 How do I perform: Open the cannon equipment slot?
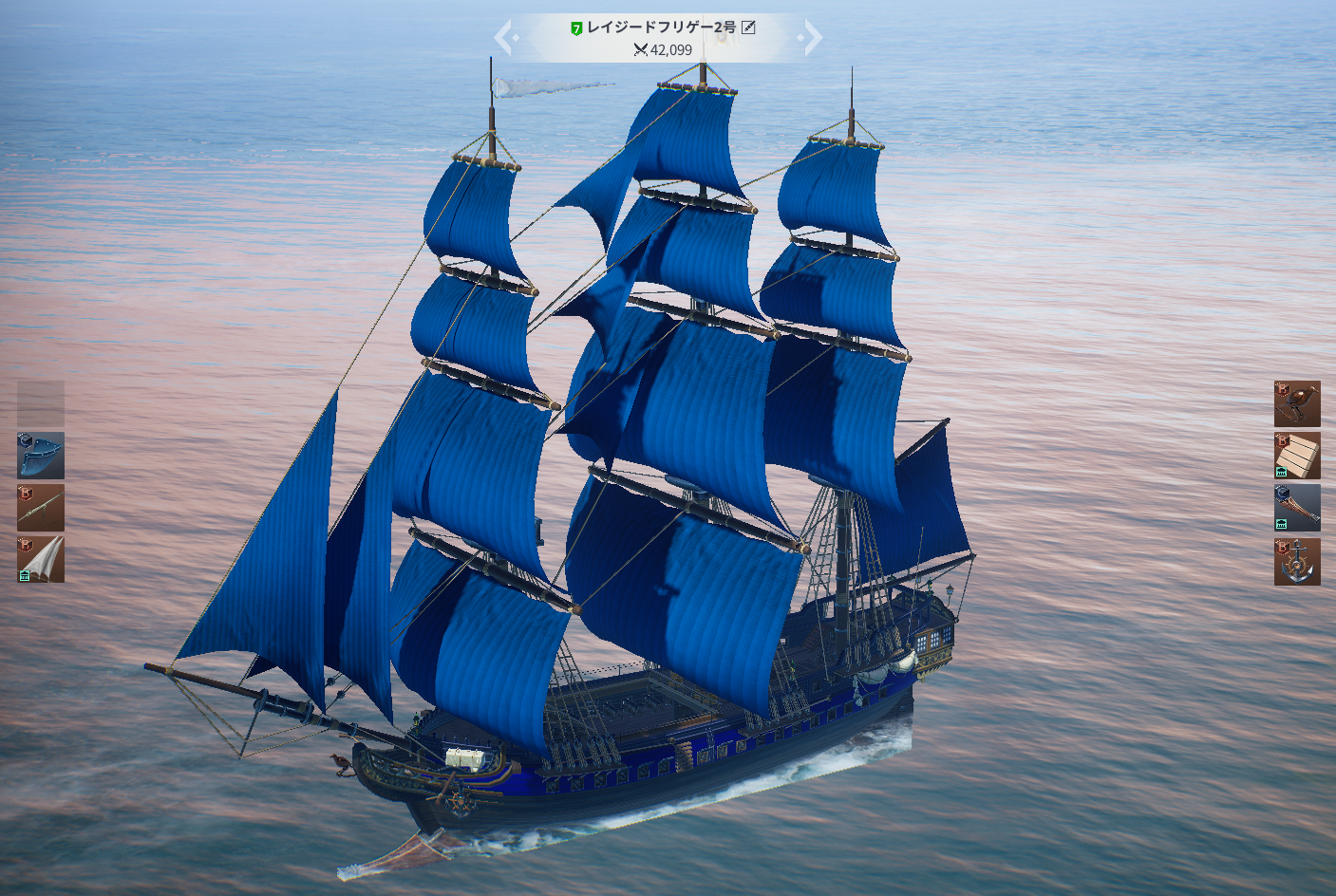[x=41, y=508]
